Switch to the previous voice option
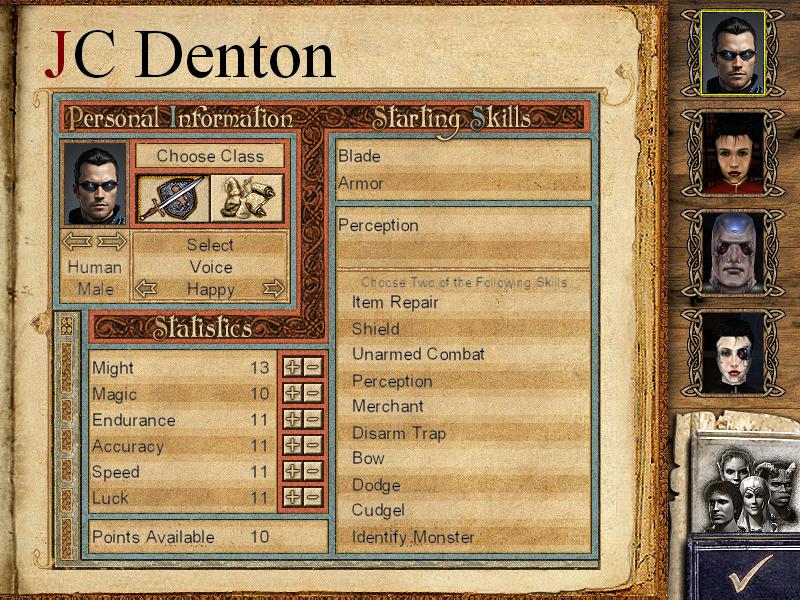 (146, 289)
